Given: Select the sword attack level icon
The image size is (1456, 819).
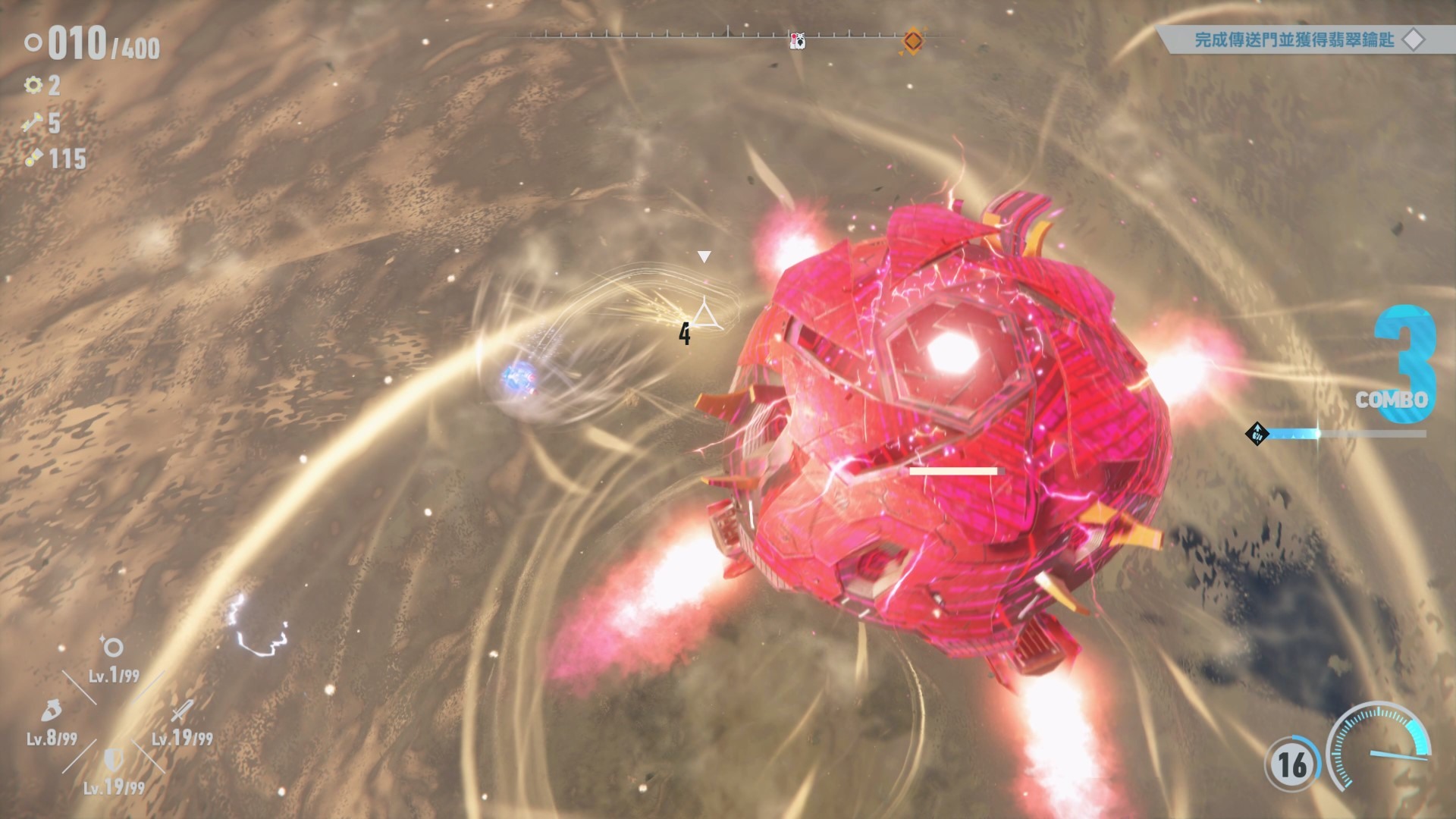Looking at the screenshot, I should pyautogui.click(x=182, y=711).
